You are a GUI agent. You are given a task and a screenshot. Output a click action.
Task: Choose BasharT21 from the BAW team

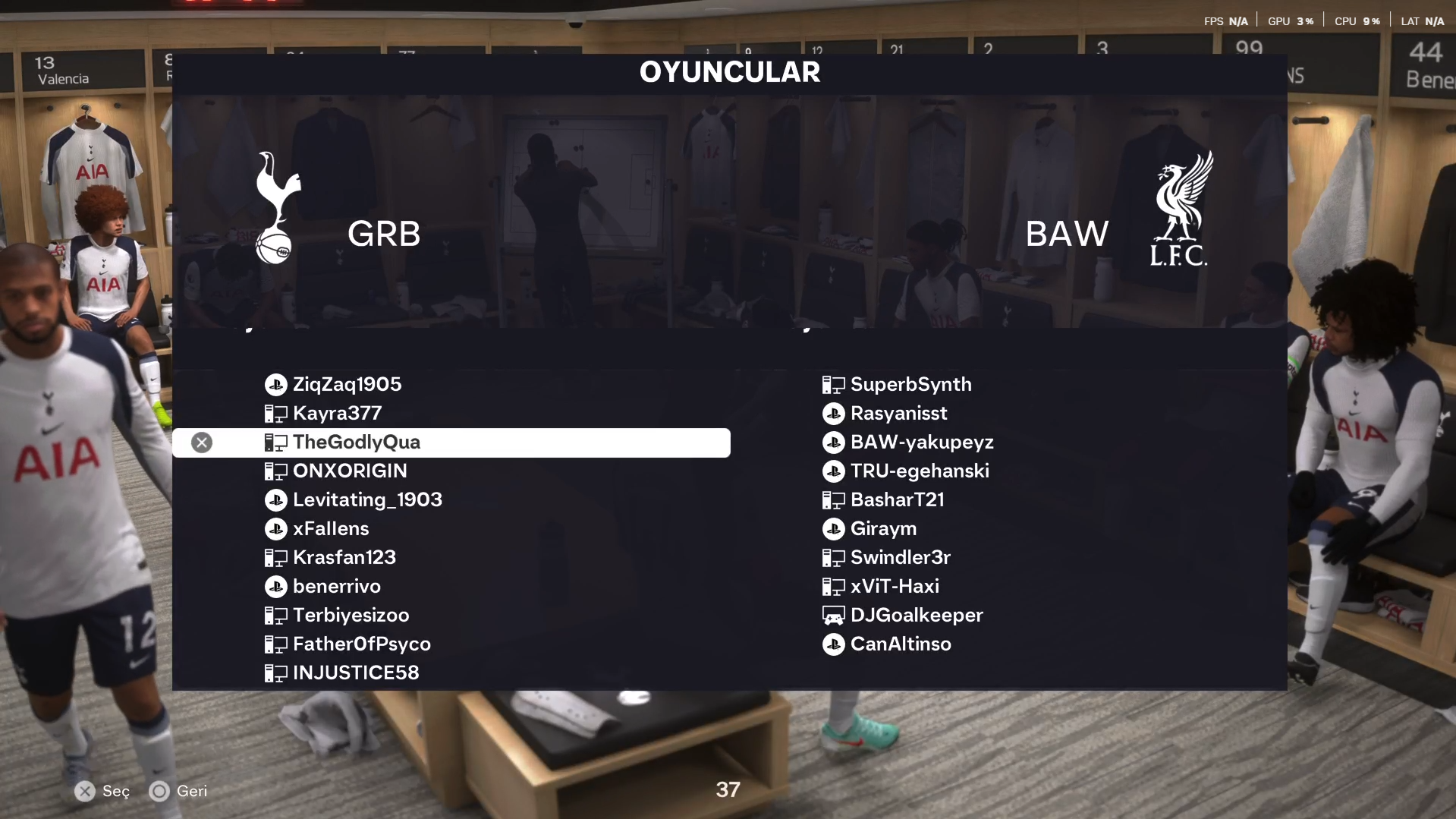coord(897,500)
